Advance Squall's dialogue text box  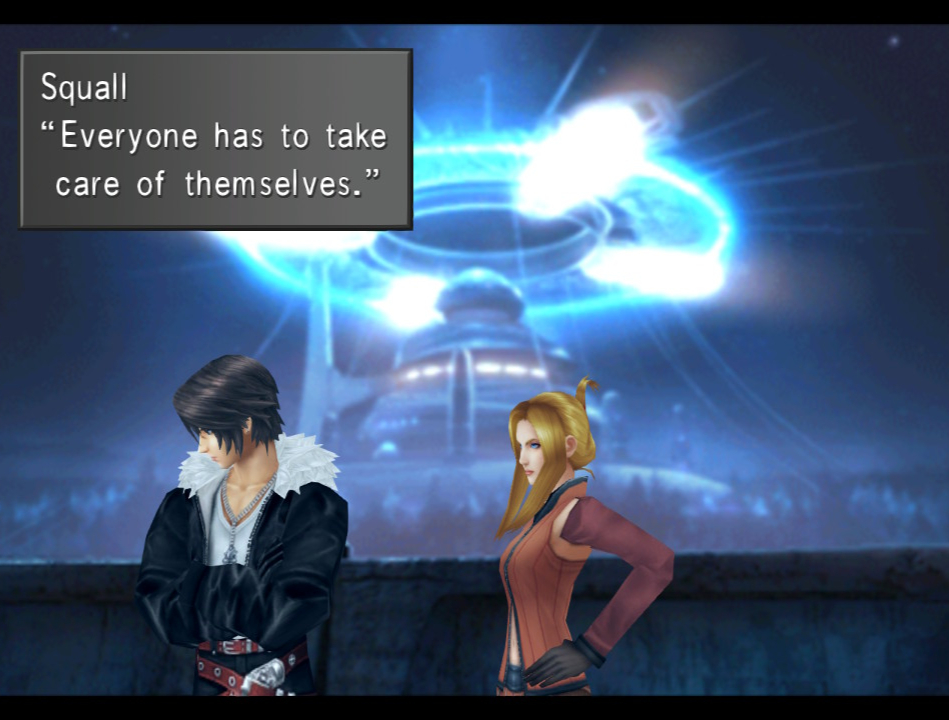pos(215,139)
